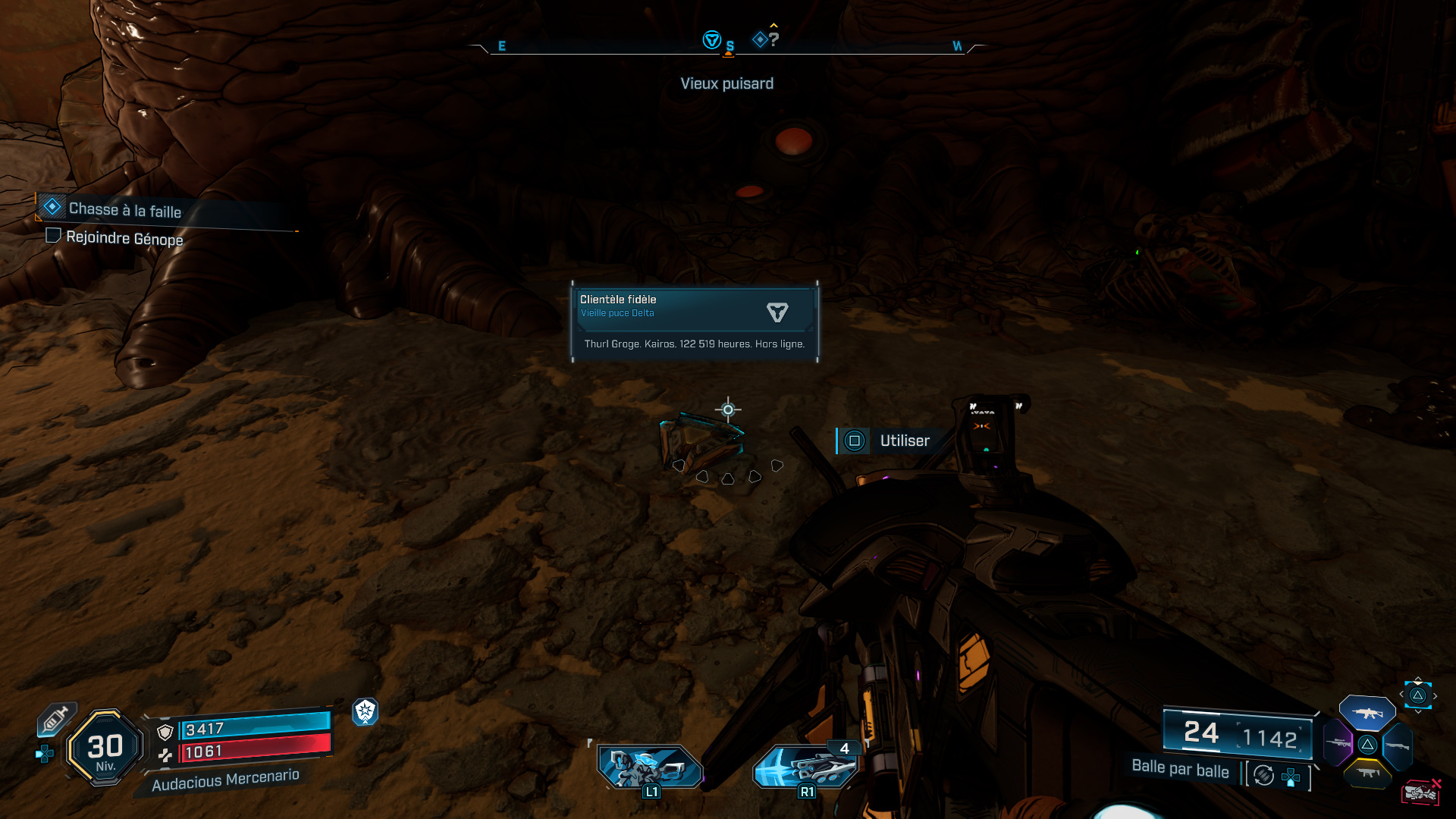Equip the shotgun in the blue-bordered right slot
The height and width of the screenshot is (819, 1456).
pyautogui.click(x=1397, y=746)
